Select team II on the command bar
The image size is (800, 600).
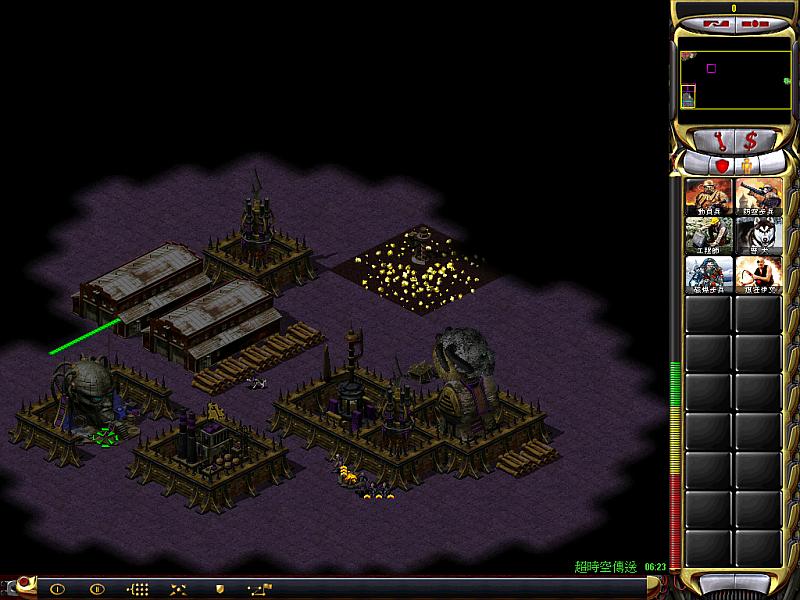97,589
